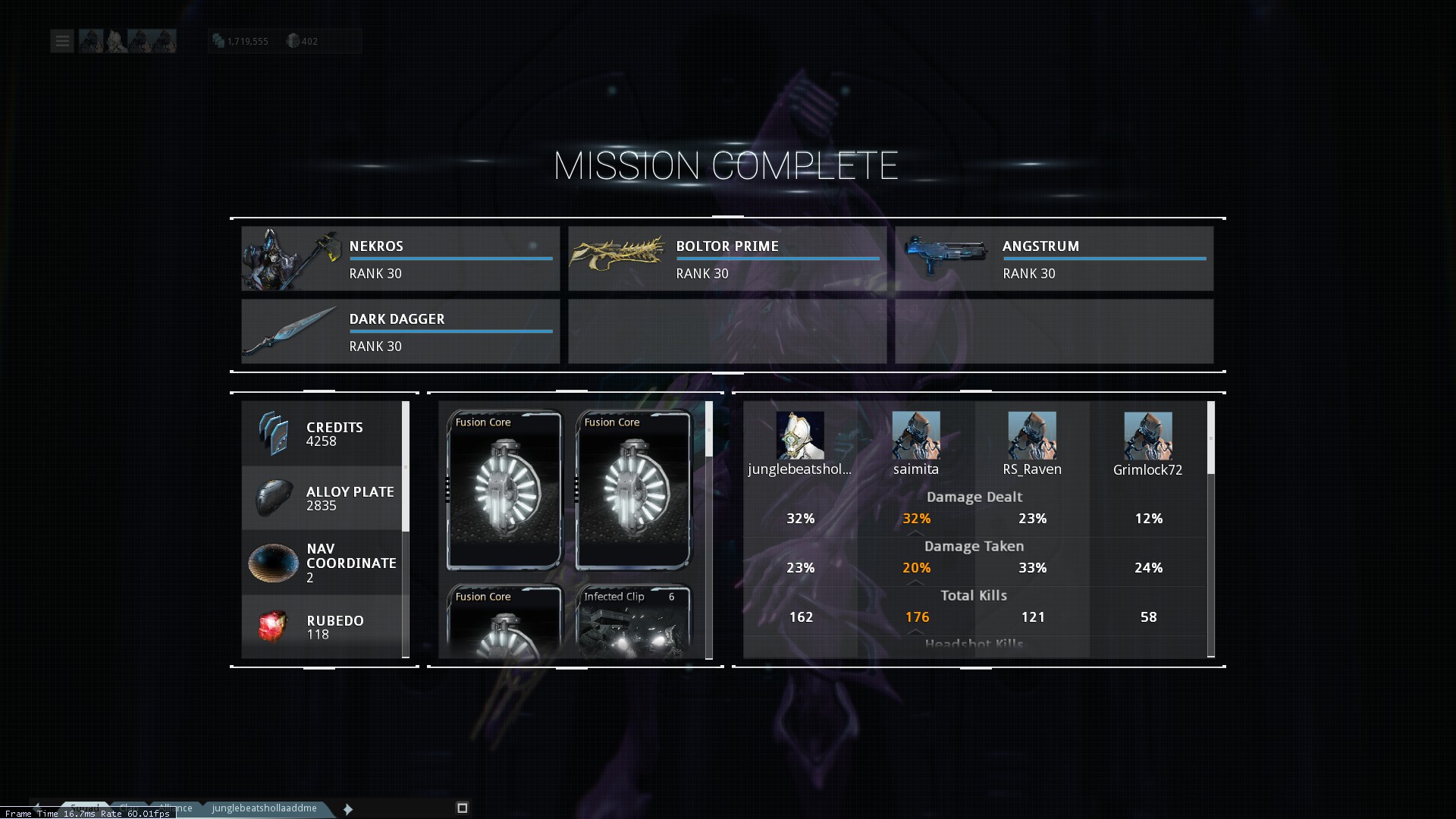Viewport: 1456px width, 819px height.
Task: Click the player stats panel scrollbar
Action: click(1211, 438)
